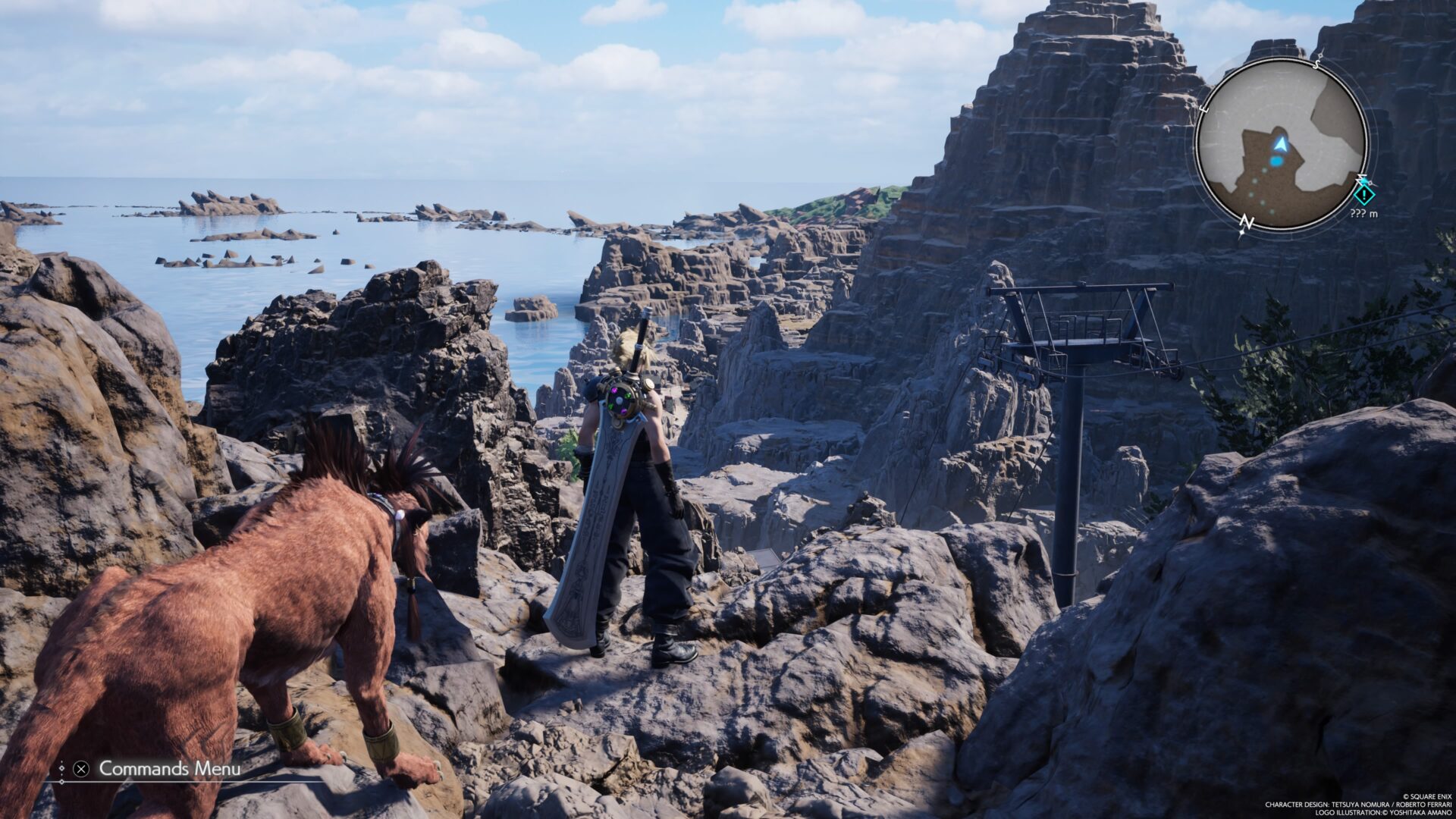
Task: Click the blue player arrow on minimap
Action: pos(1281,144)
